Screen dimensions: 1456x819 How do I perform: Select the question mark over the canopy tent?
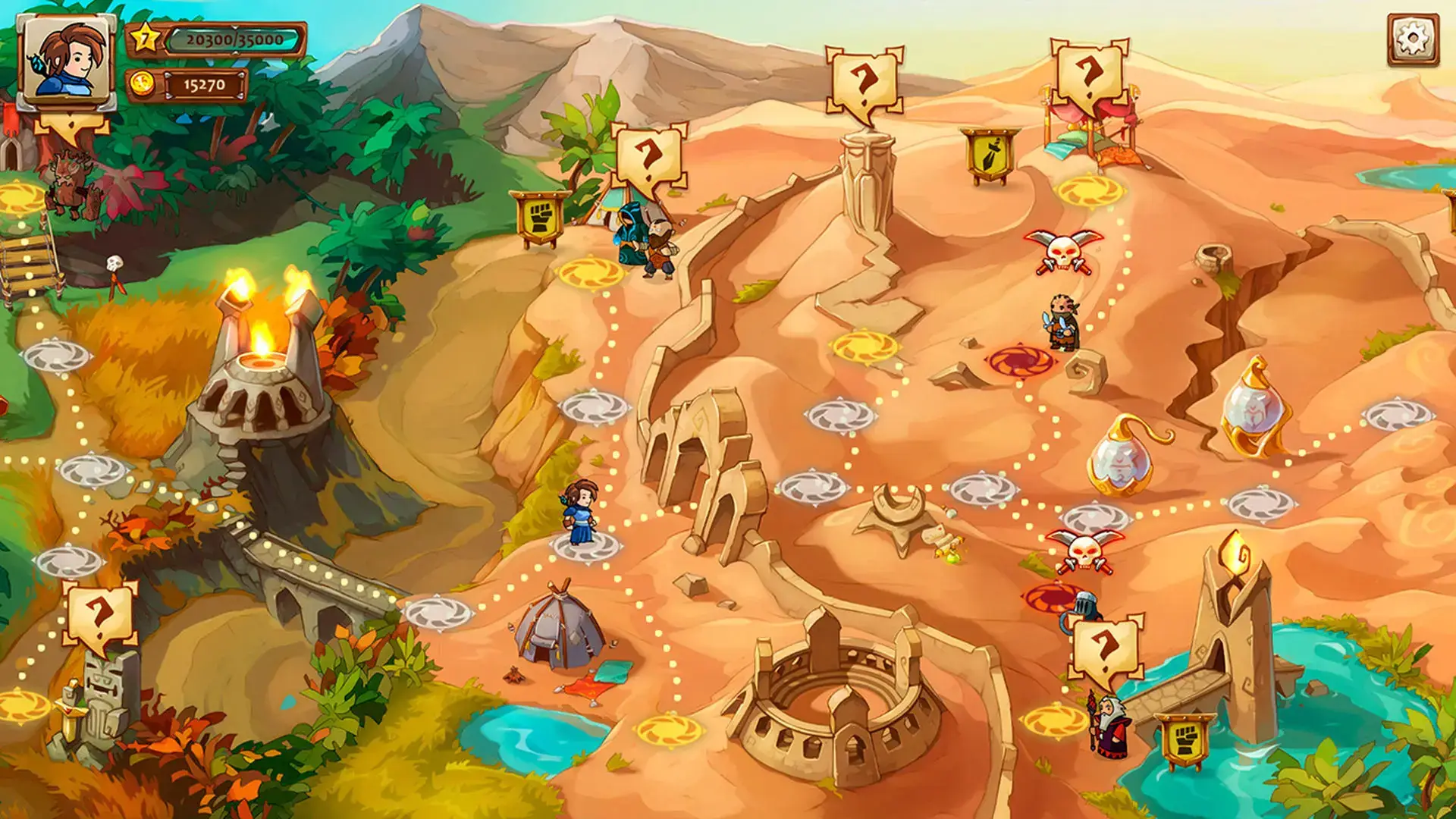point(1089,76)
